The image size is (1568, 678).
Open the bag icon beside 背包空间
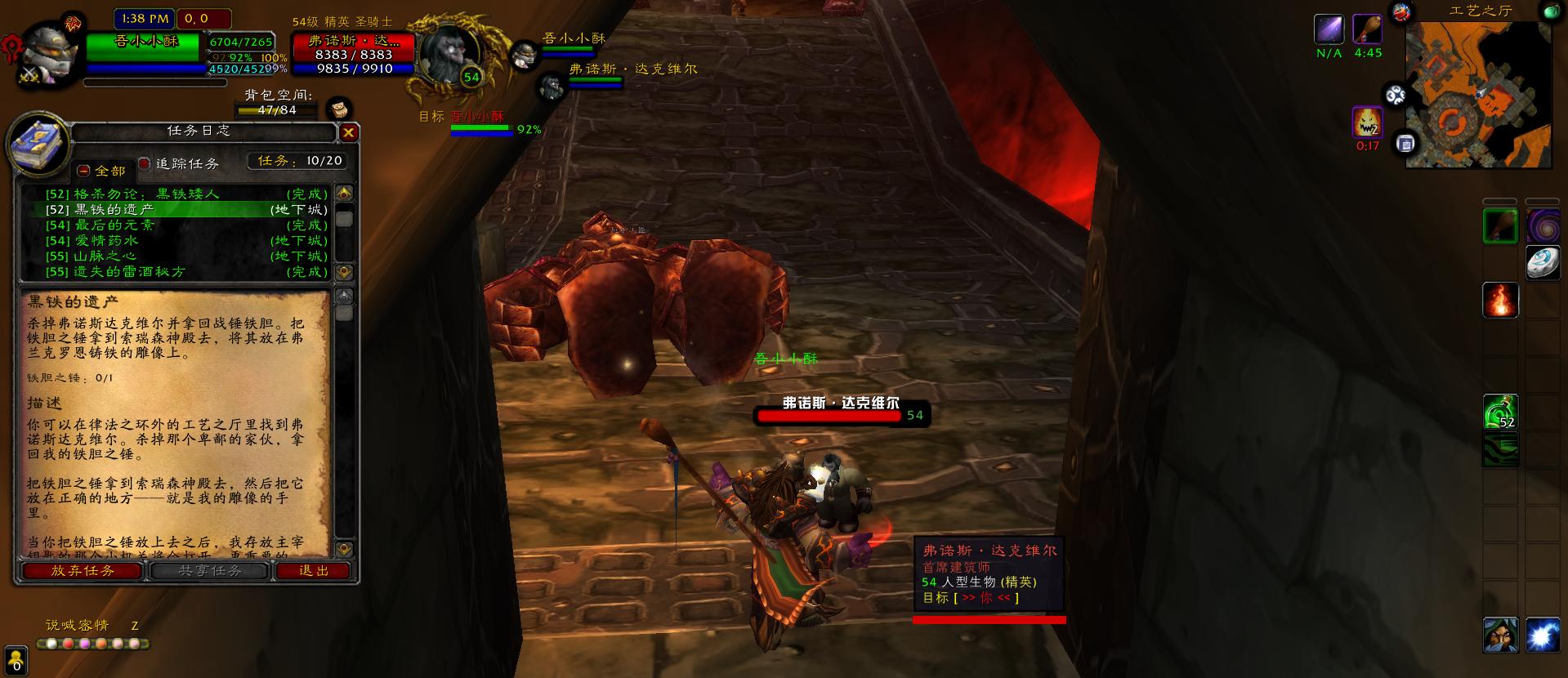(x=339, y=109)
